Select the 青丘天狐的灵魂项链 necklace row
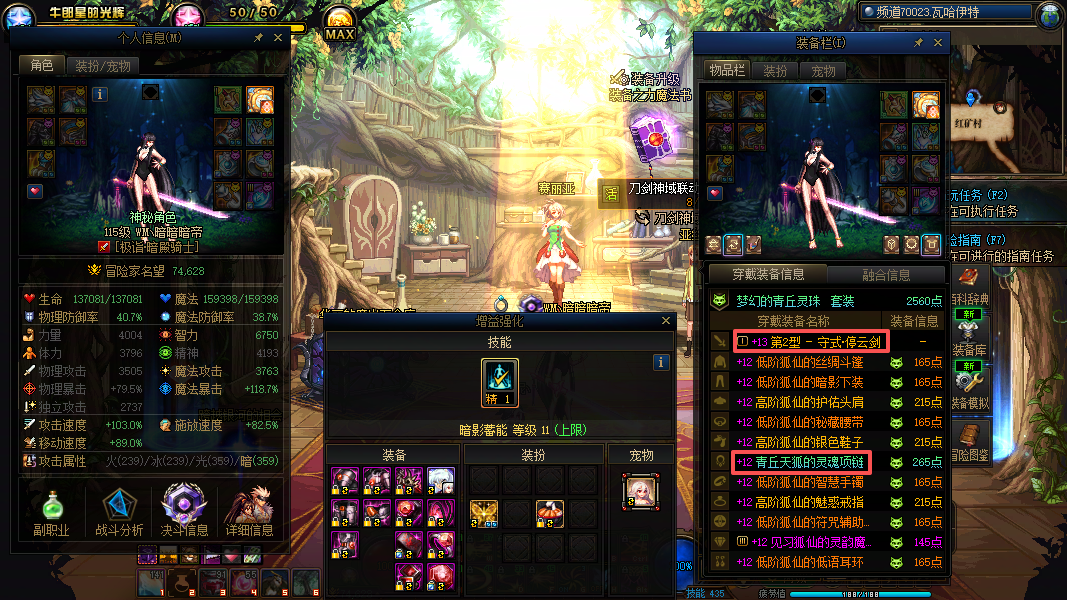1067x600 pixels. pyautogui.click(x=803, y=462)
